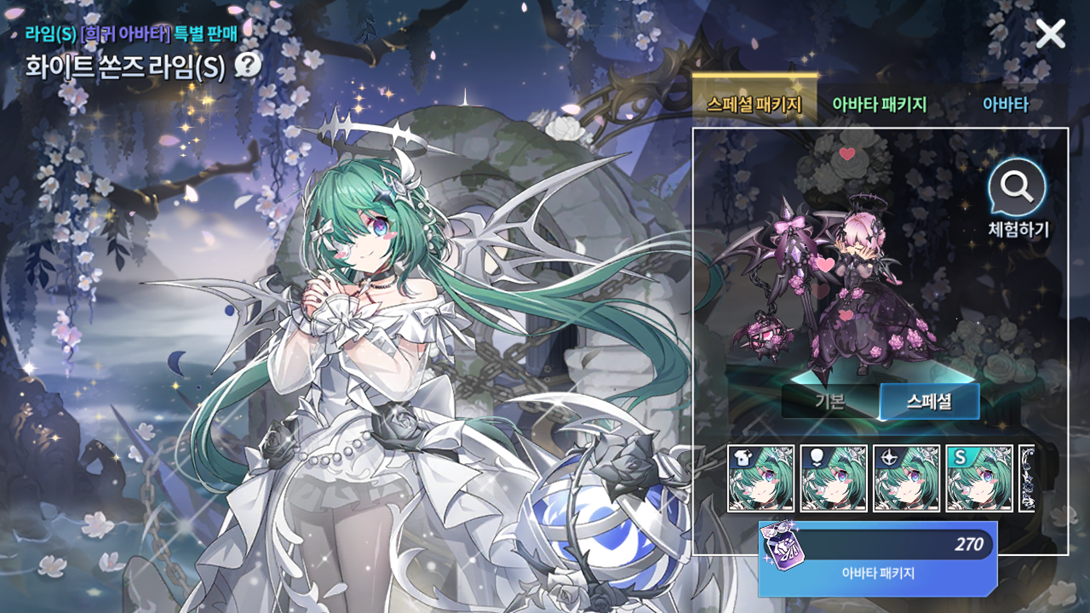Select the speech-bubble icon thumbnail
Image resolution: width=1090 pixels, height=613 pixels.
(834, 478)
